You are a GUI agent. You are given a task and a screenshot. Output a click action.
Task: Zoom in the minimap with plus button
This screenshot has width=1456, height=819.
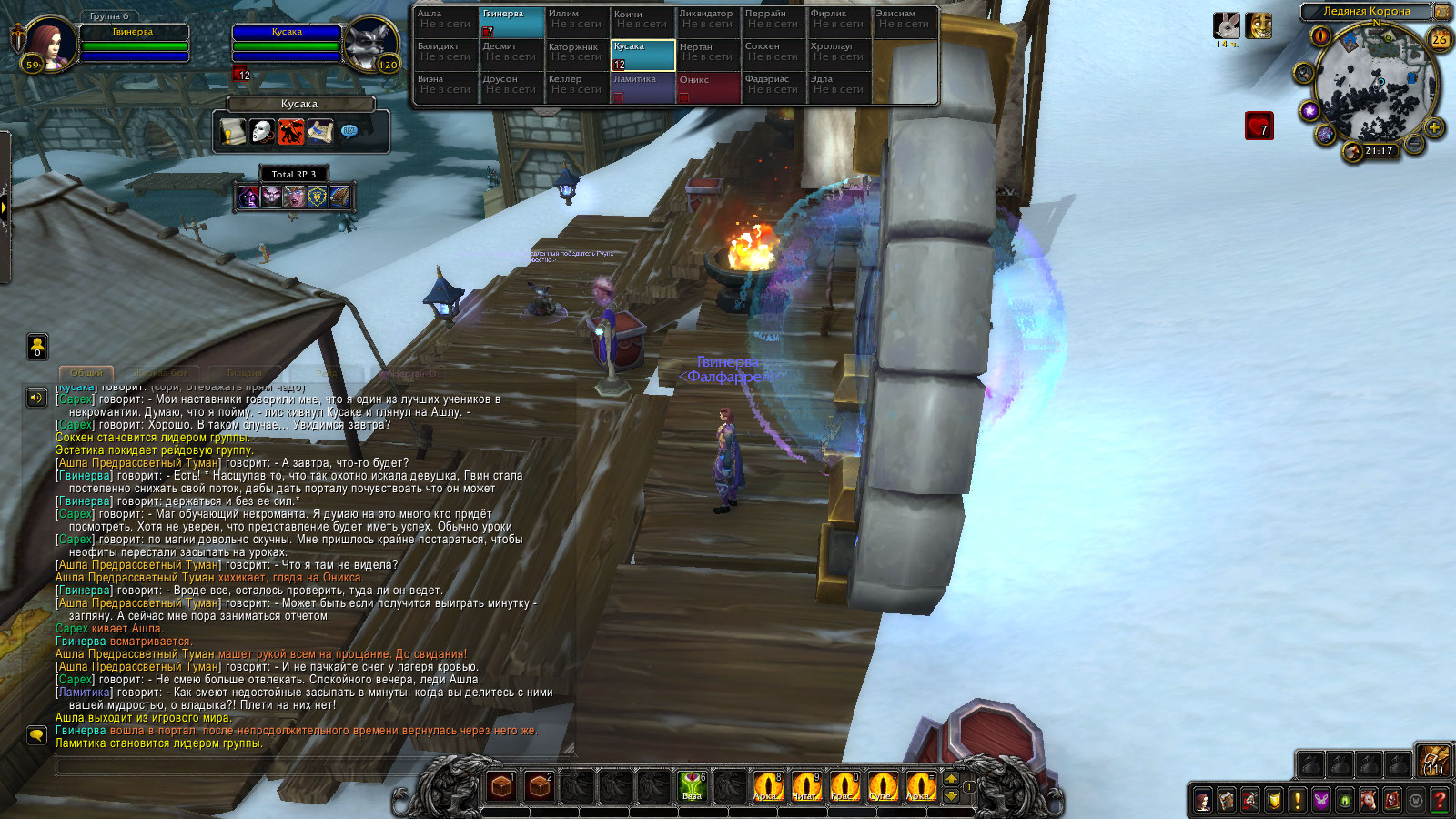[1434, 127]
